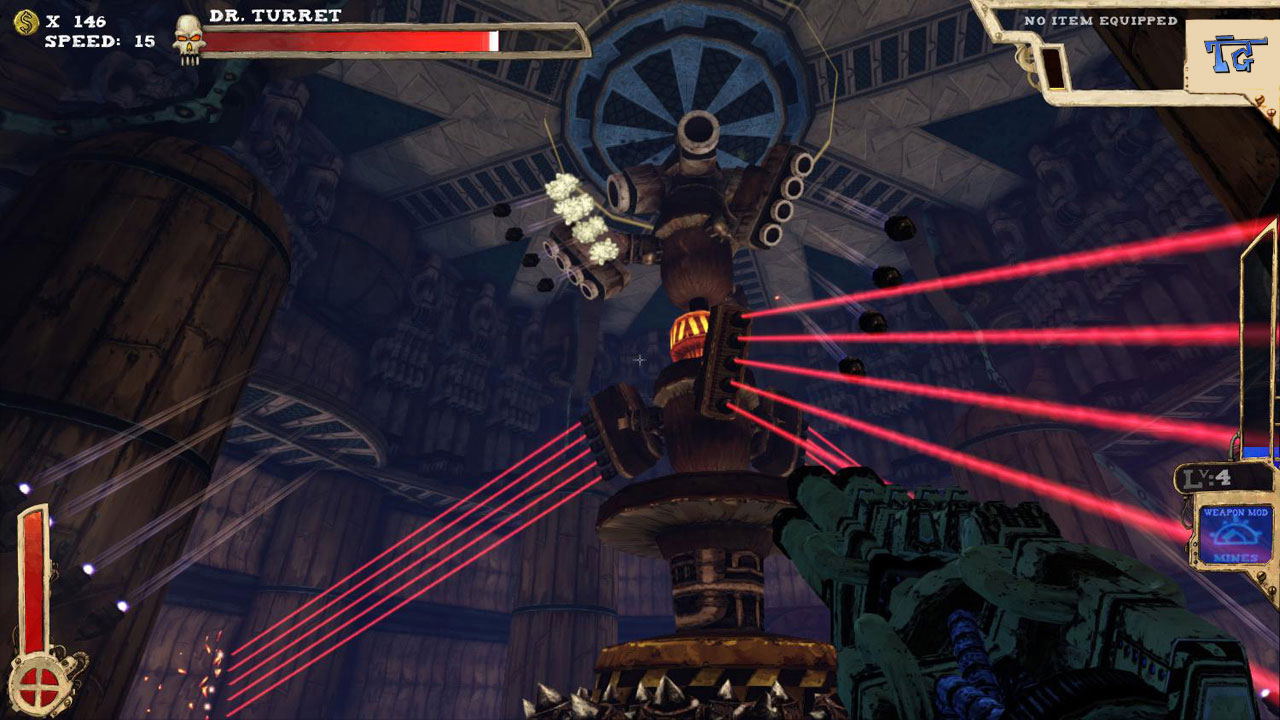Open the TG equipped item slot

tap(1227, 53)
